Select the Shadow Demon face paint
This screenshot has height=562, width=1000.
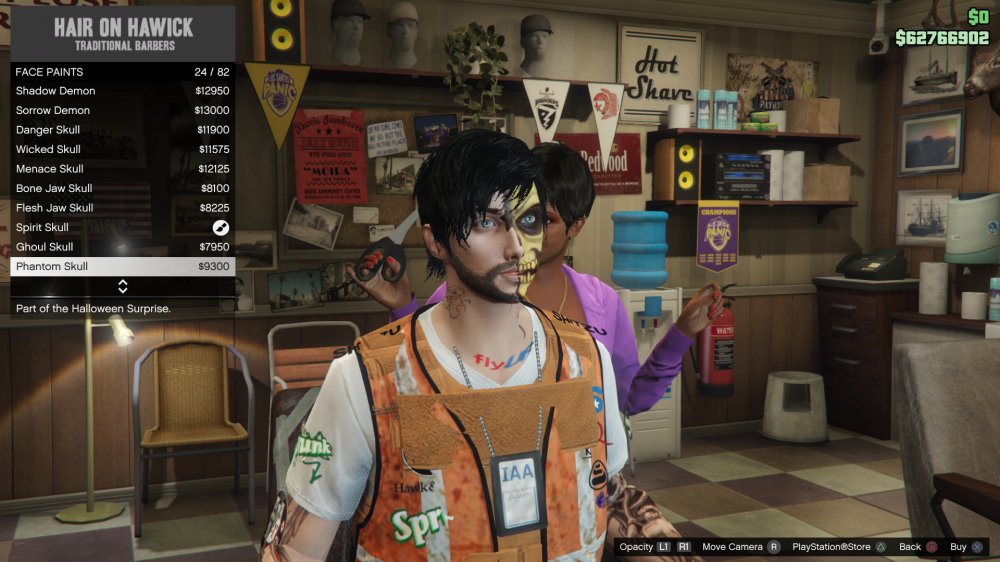coord(122,91)
